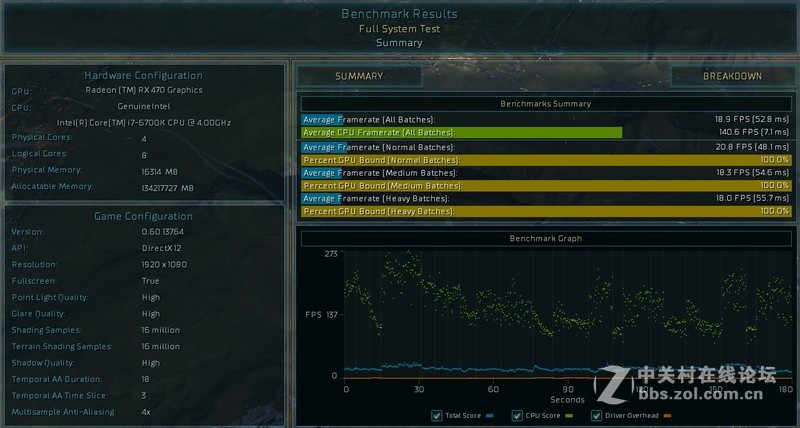Toggle the Total Score checkbox
800x428 pixels.
click(437, 416)
